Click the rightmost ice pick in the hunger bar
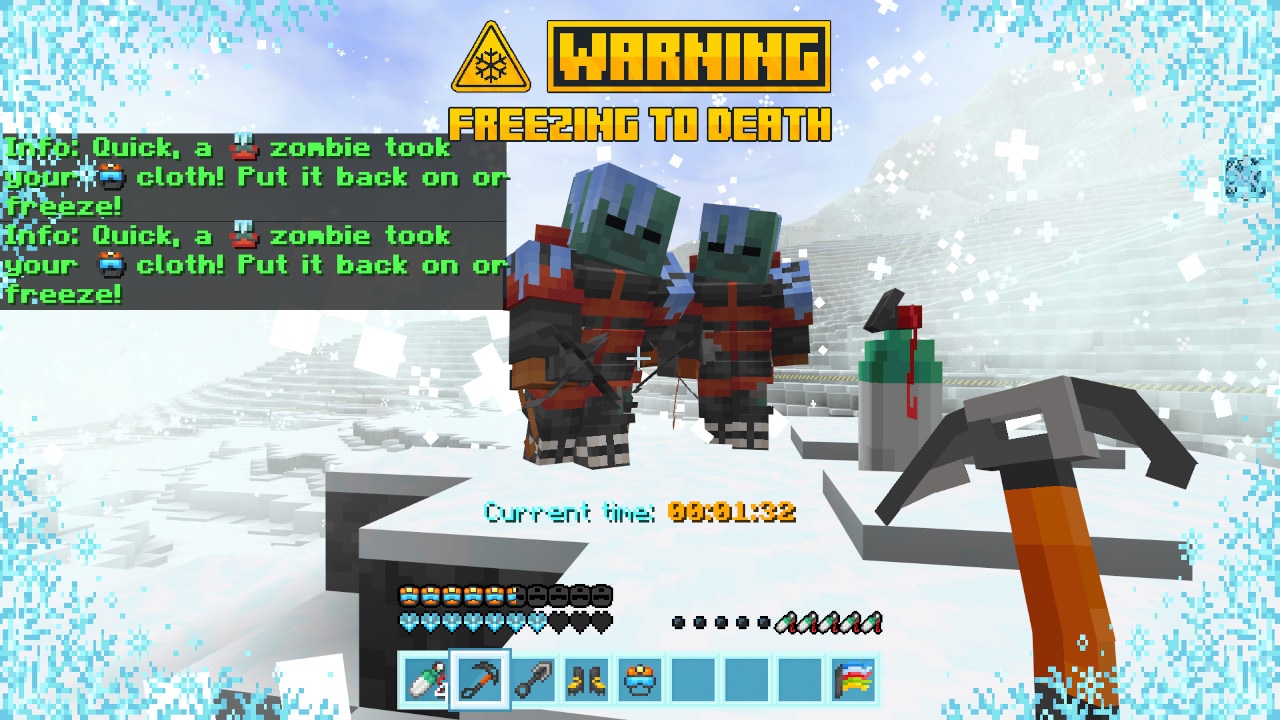The width and height of the screenshot is (1280, 720). pyautogui.click(x=873, y=622)
